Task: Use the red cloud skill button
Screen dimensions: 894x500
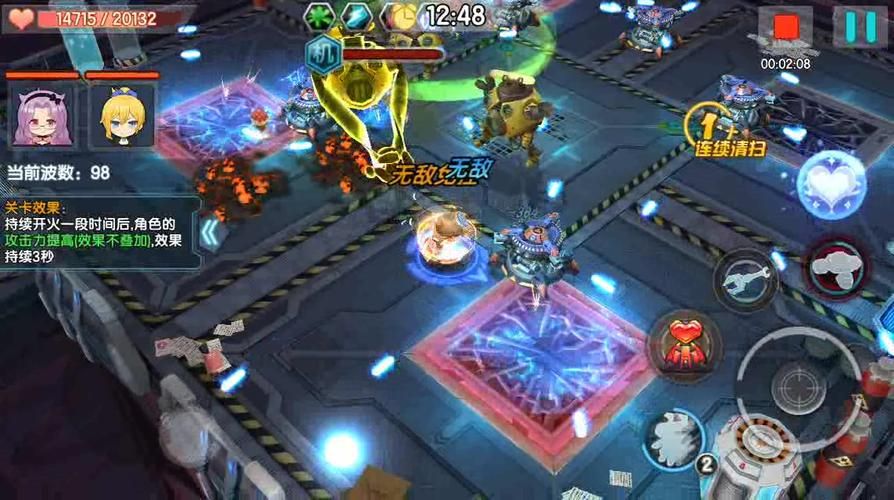Action: click(x=837, y=267)
